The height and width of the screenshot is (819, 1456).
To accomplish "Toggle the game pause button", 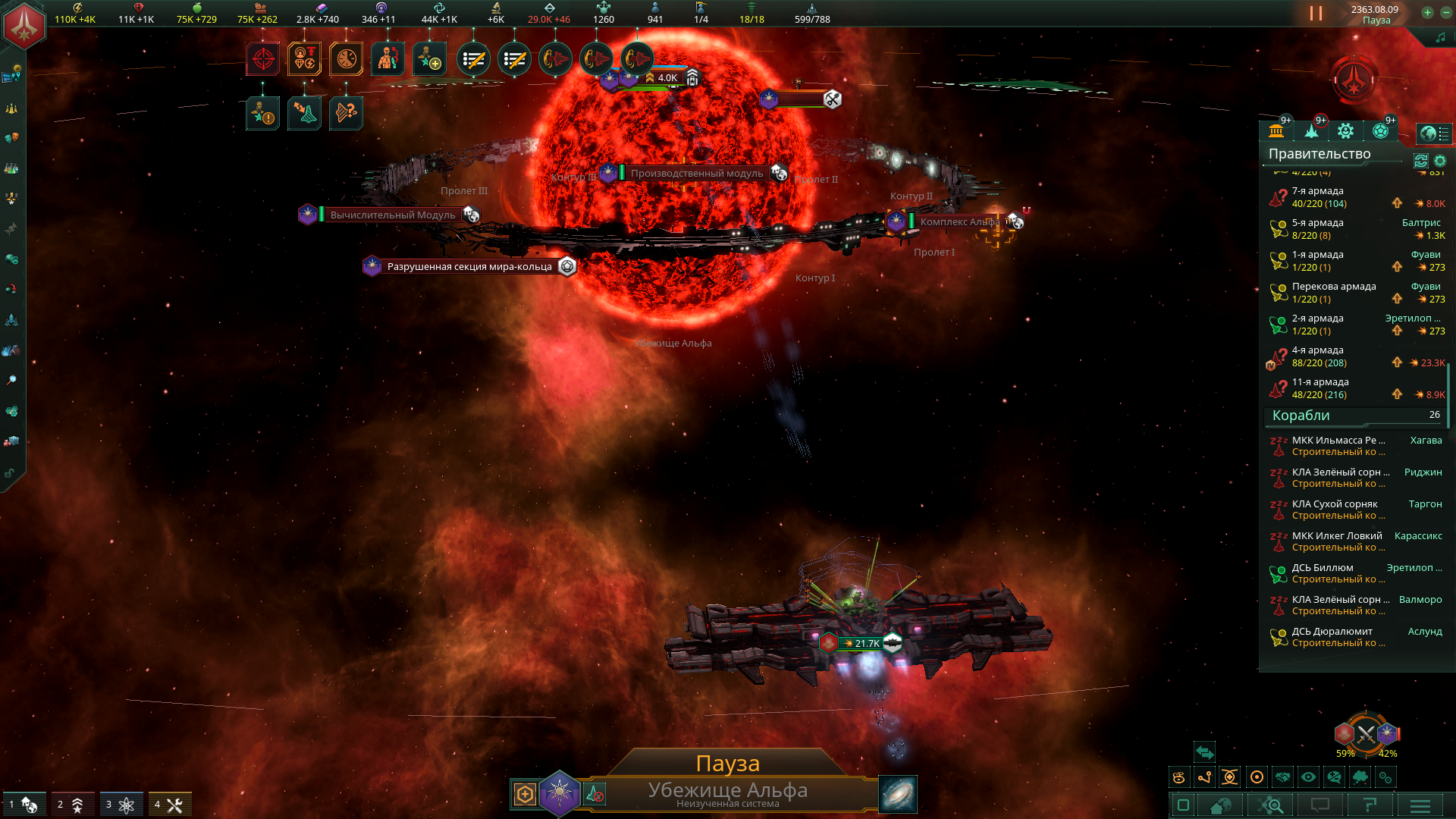I will point(1316,14).
